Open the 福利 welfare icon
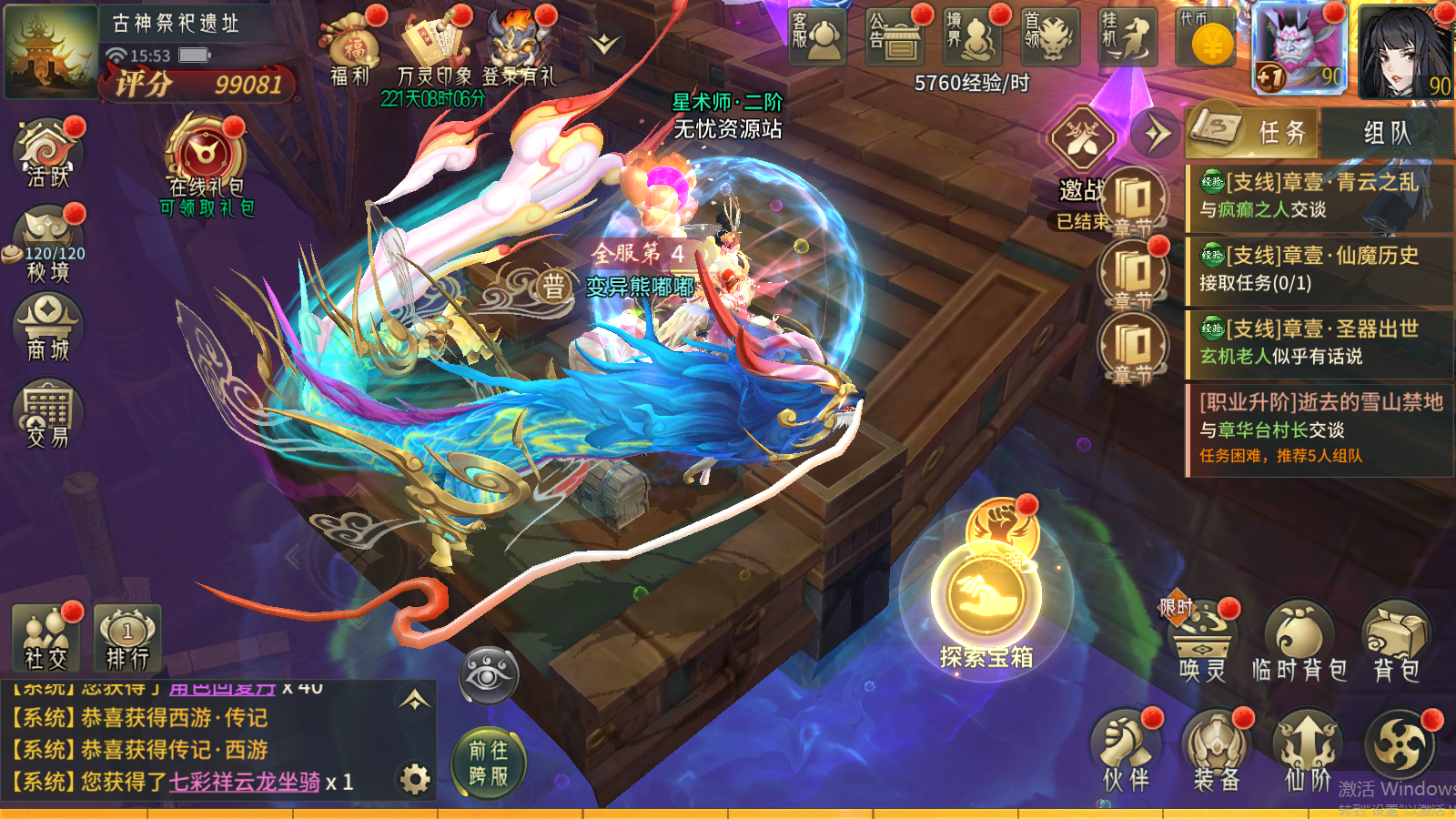This screenshot has height=819, width=1456. pos(352,47)
